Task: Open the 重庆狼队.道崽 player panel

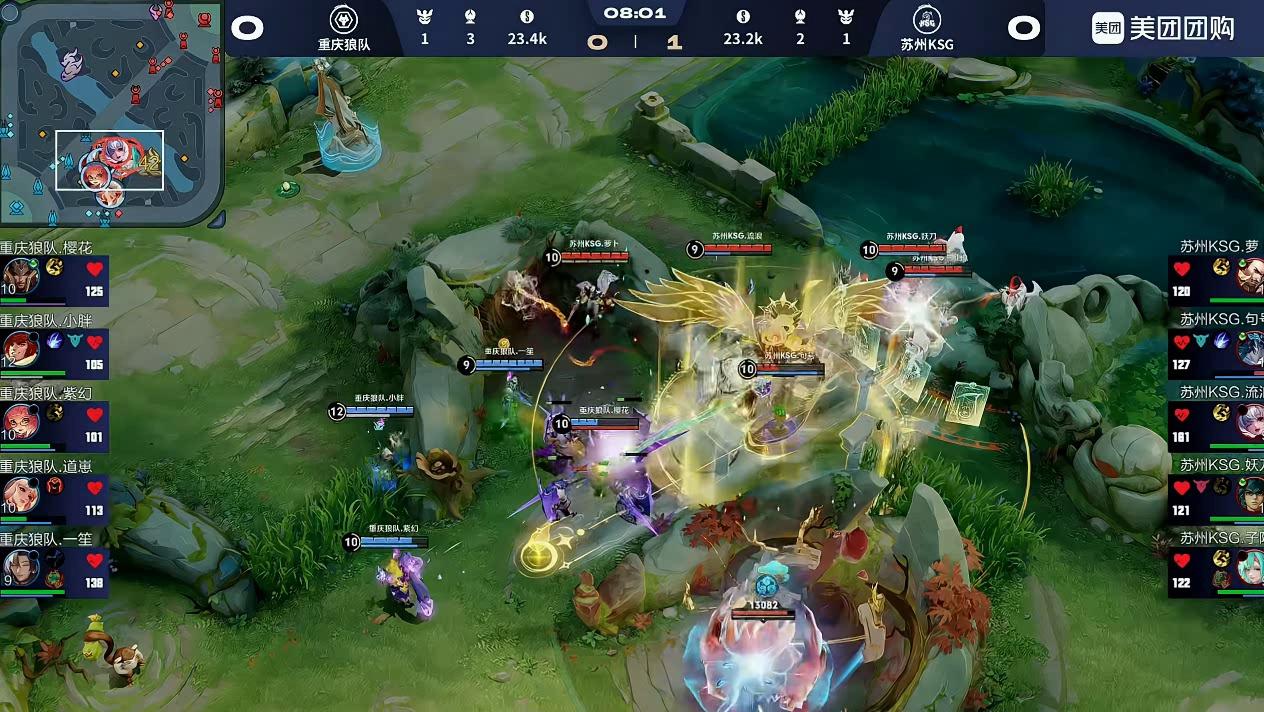Action: coord(54,493)
